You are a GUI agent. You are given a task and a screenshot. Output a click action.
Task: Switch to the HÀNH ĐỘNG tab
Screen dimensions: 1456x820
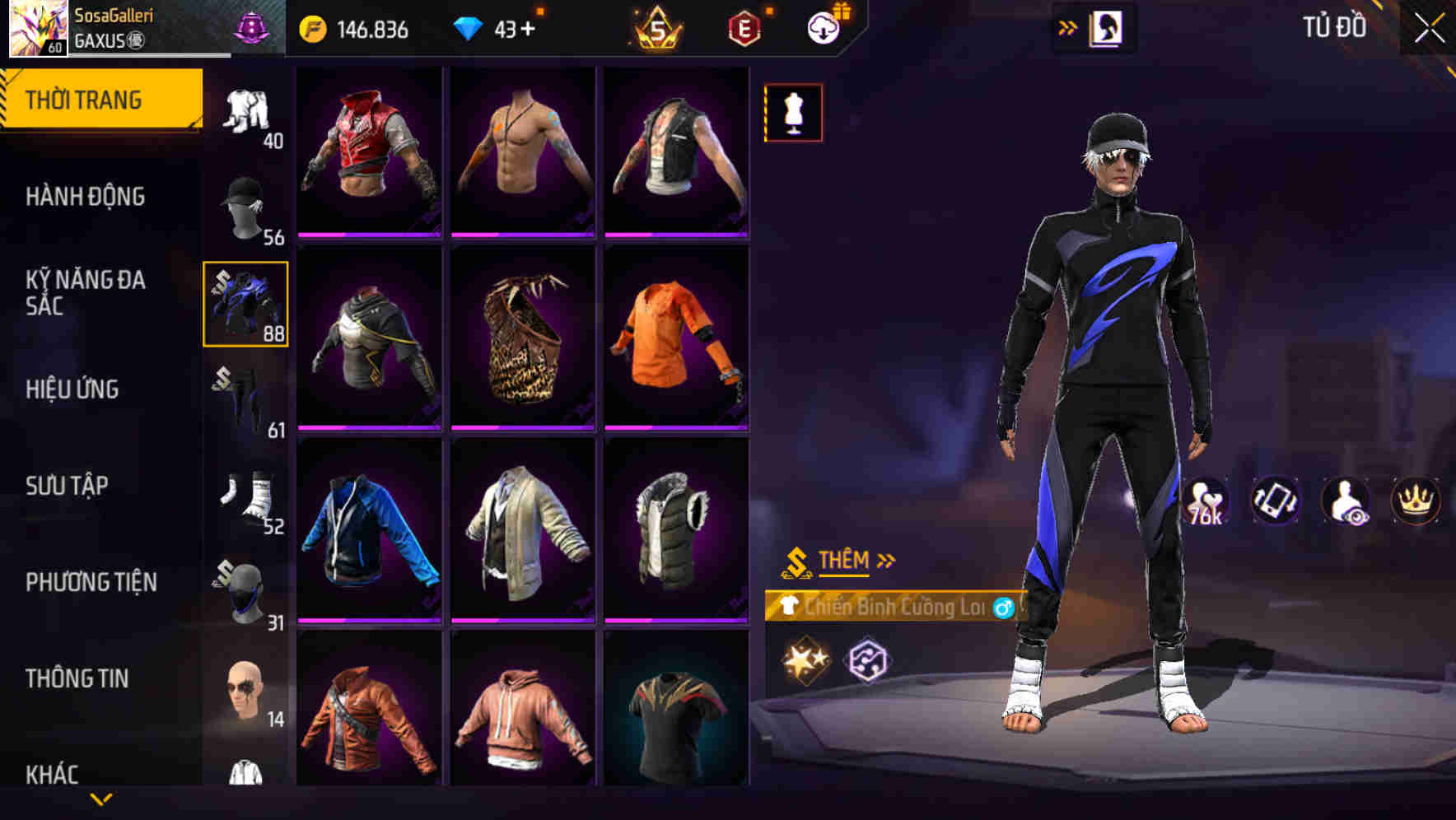[85, 196]
